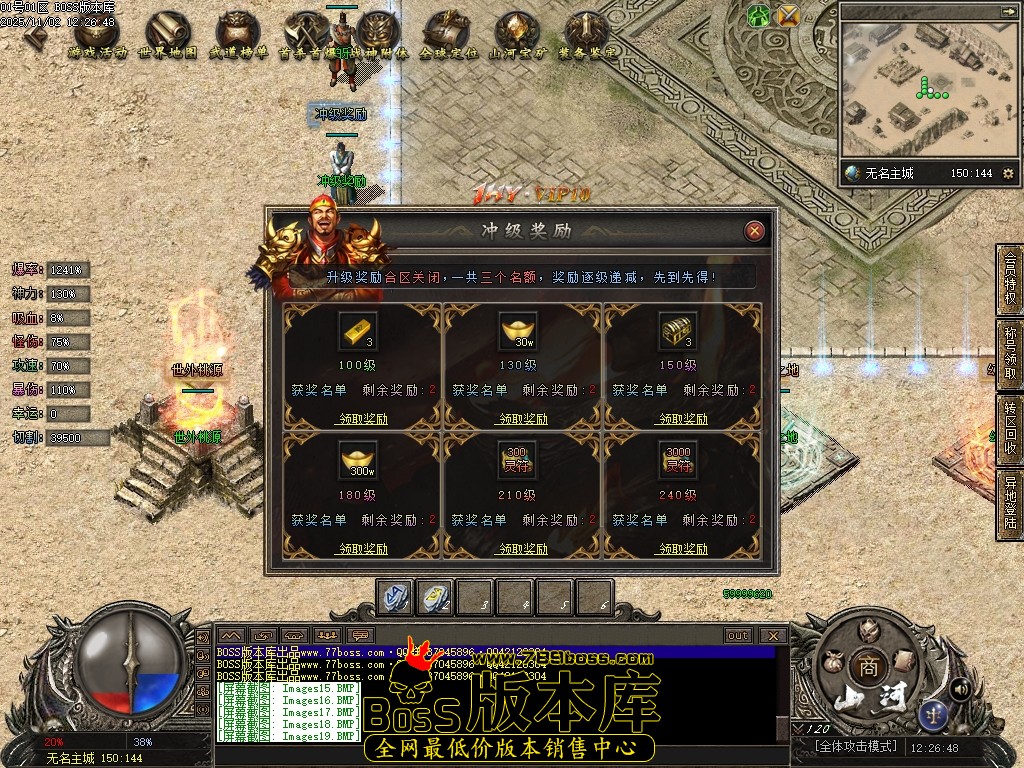Claim the level 130 reward

click(x=521, y=419)
